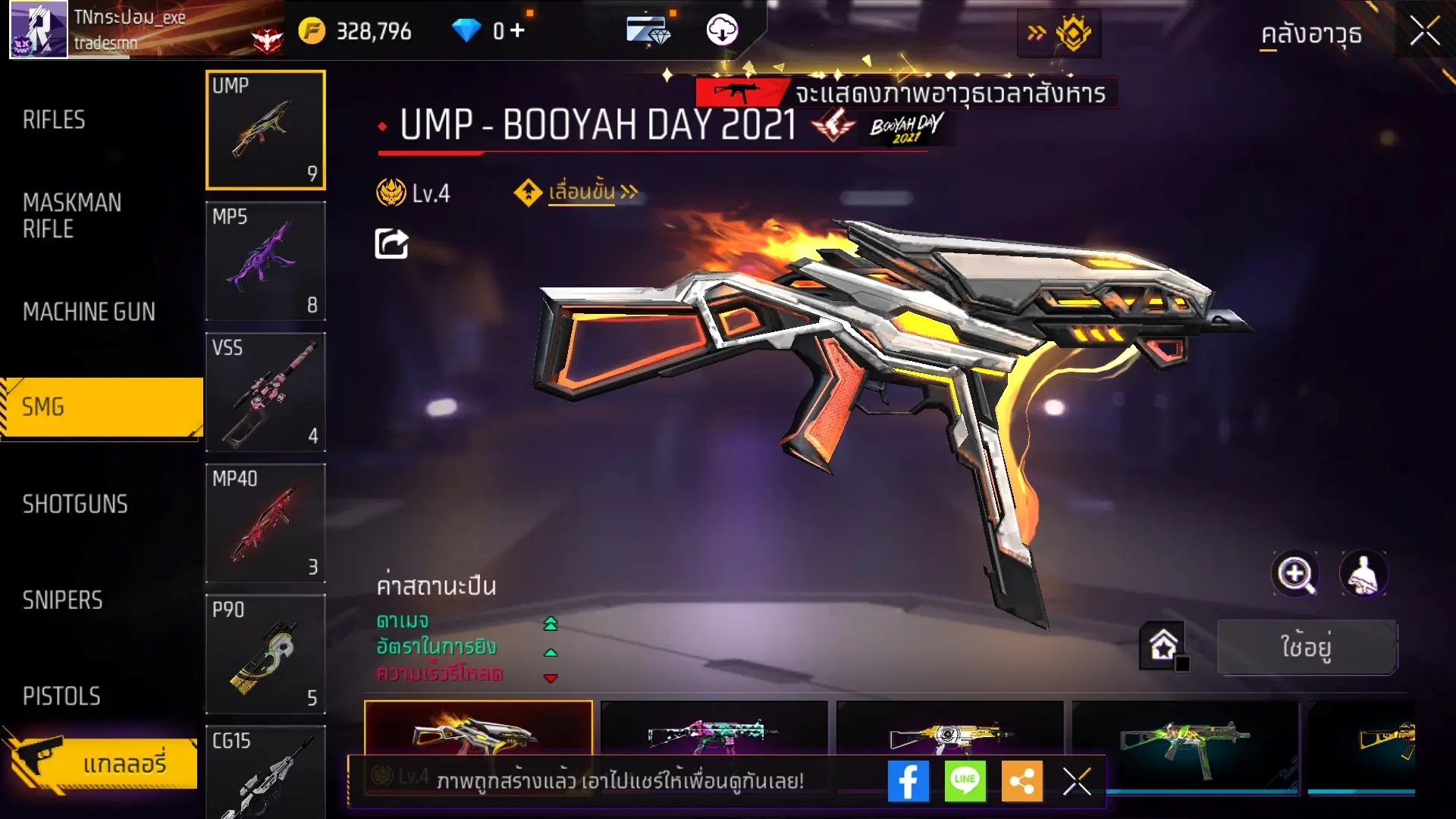The height and width of the screenshot is (819, 1456).
Task: Preview the skin on character
Action: [x=1363, y=574]
